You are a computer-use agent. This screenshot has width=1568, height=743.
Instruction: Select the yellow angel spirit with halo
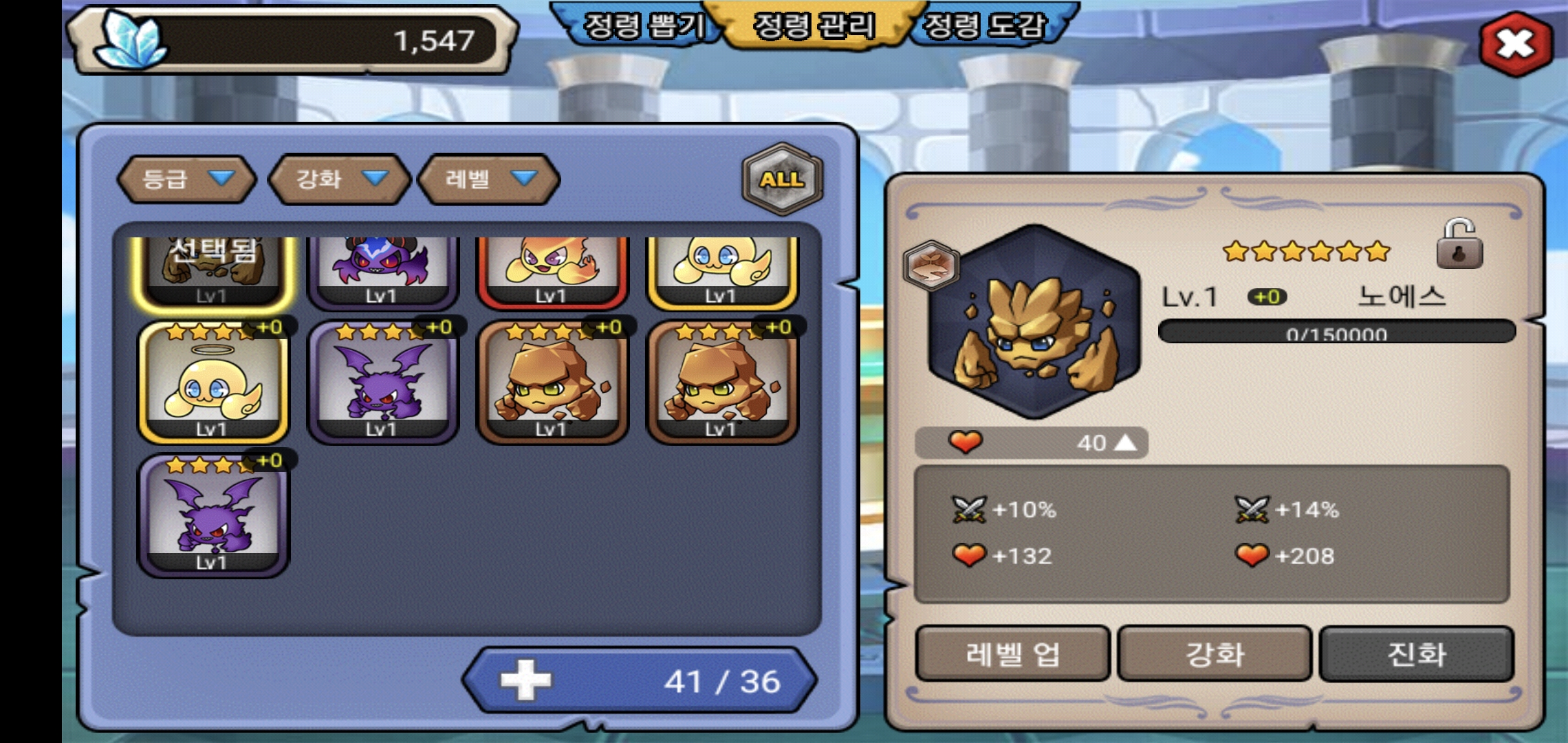pyautogui.click(x=213, y=383)
